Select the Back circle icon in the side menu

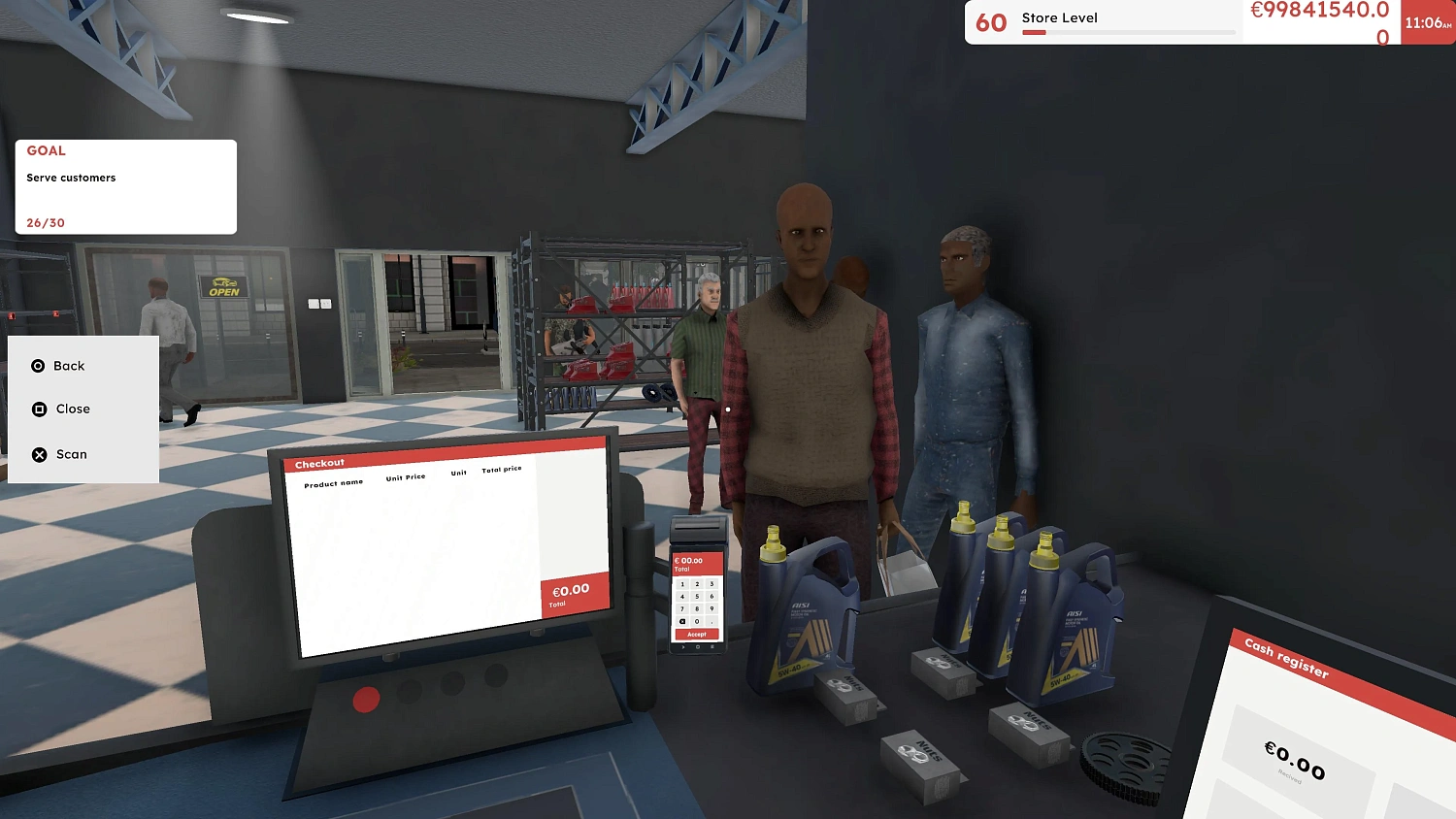(x=39, y=366)
